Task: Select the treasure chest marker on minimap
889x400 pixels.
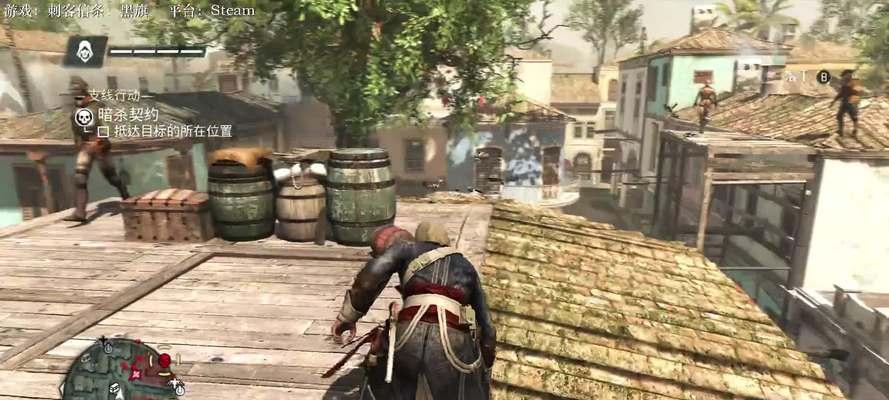Action: click(113, 389)
